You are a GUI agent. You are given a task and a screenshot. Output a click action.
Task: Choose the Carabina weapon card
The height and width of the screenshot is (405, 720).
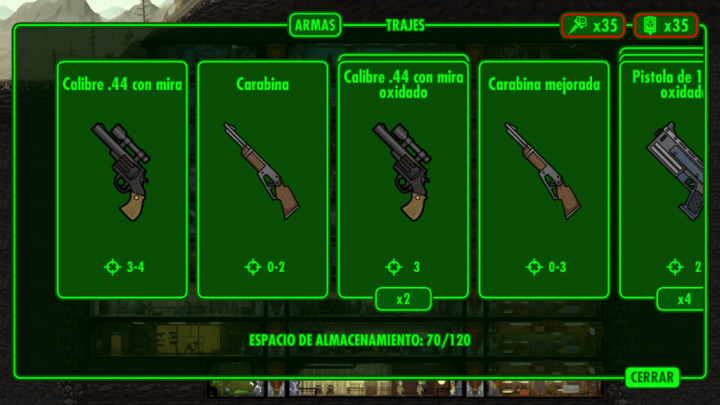click(263, 179)
